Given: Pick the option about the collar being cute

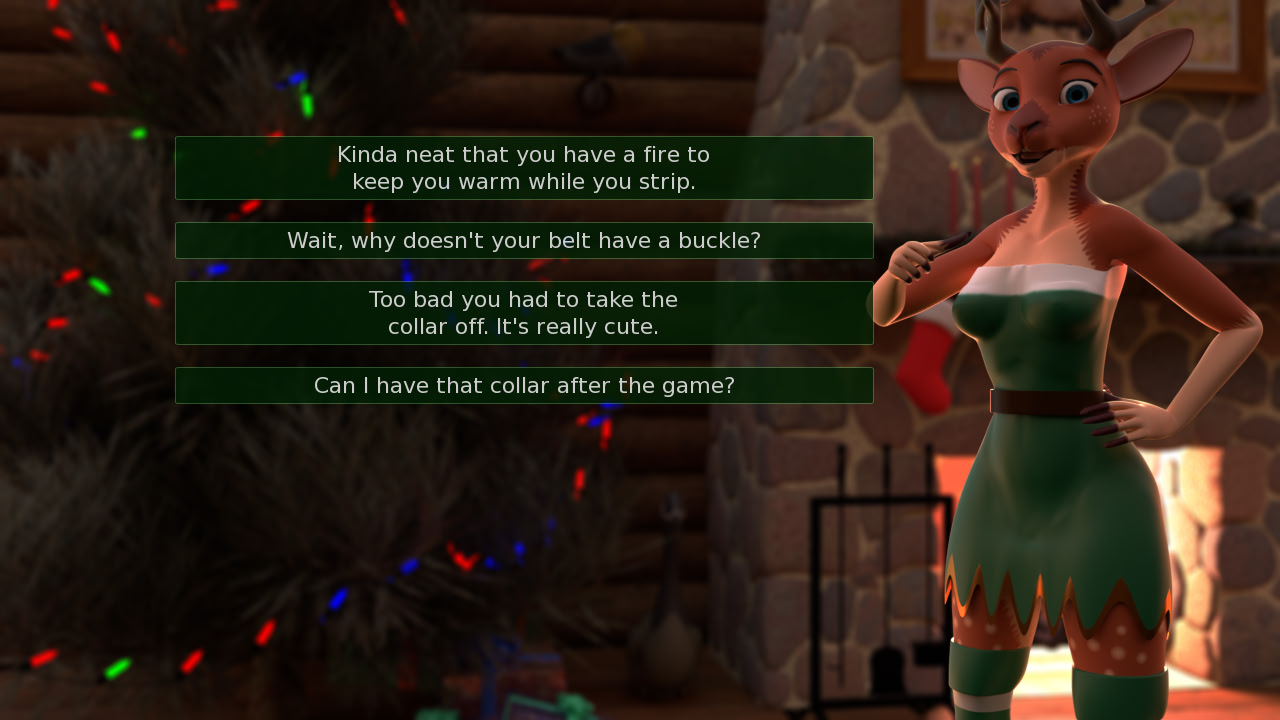Looking at the screenshot, I should coord(524,312).
